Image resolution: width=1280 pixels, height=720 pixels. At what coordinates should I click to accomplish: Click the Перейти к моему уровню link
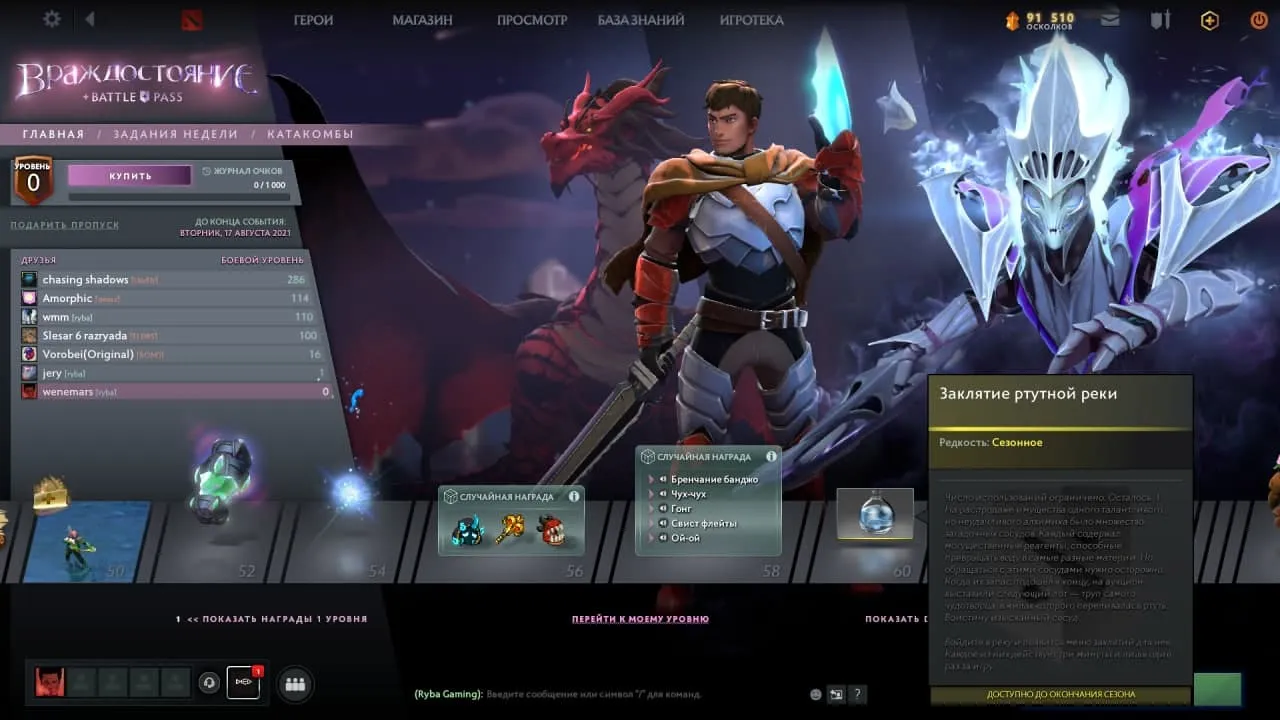(x=640, y=619)
